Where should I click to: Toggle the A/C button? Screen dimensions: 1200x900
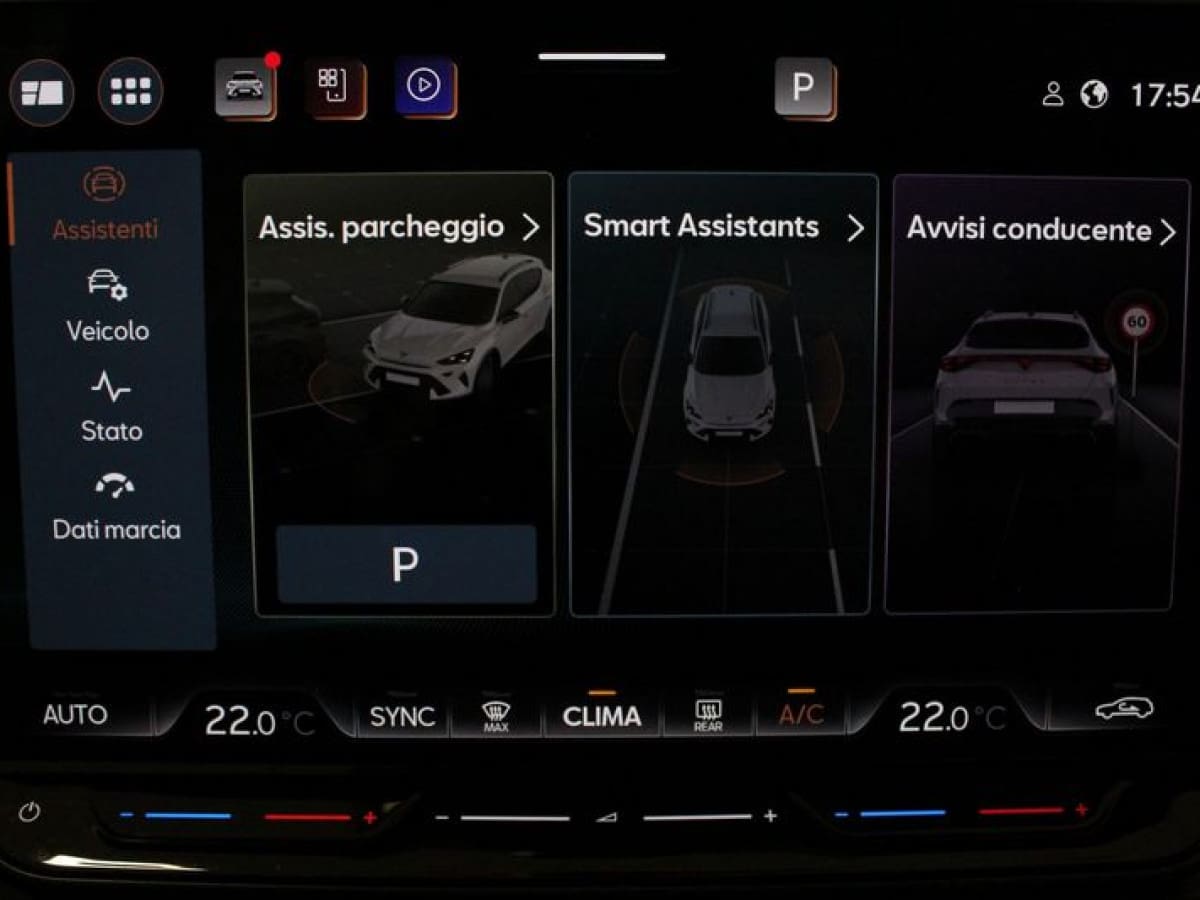point(801,715)
